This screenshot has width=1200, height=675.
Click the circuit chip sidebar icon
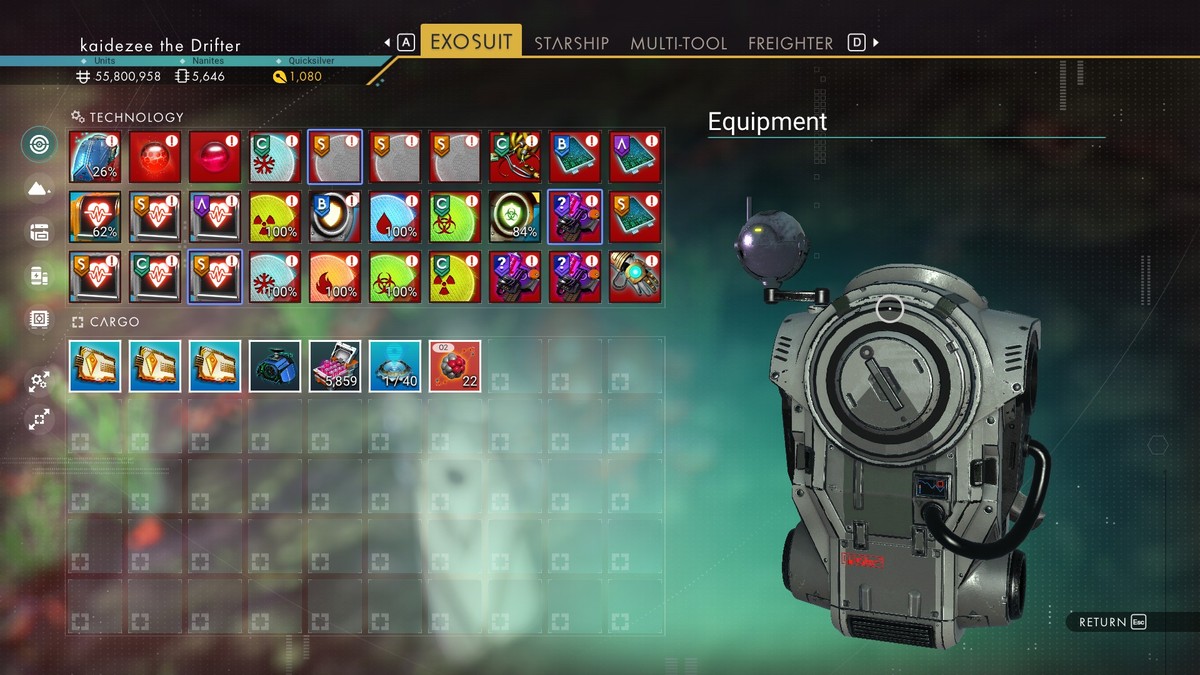click(39, 319)
